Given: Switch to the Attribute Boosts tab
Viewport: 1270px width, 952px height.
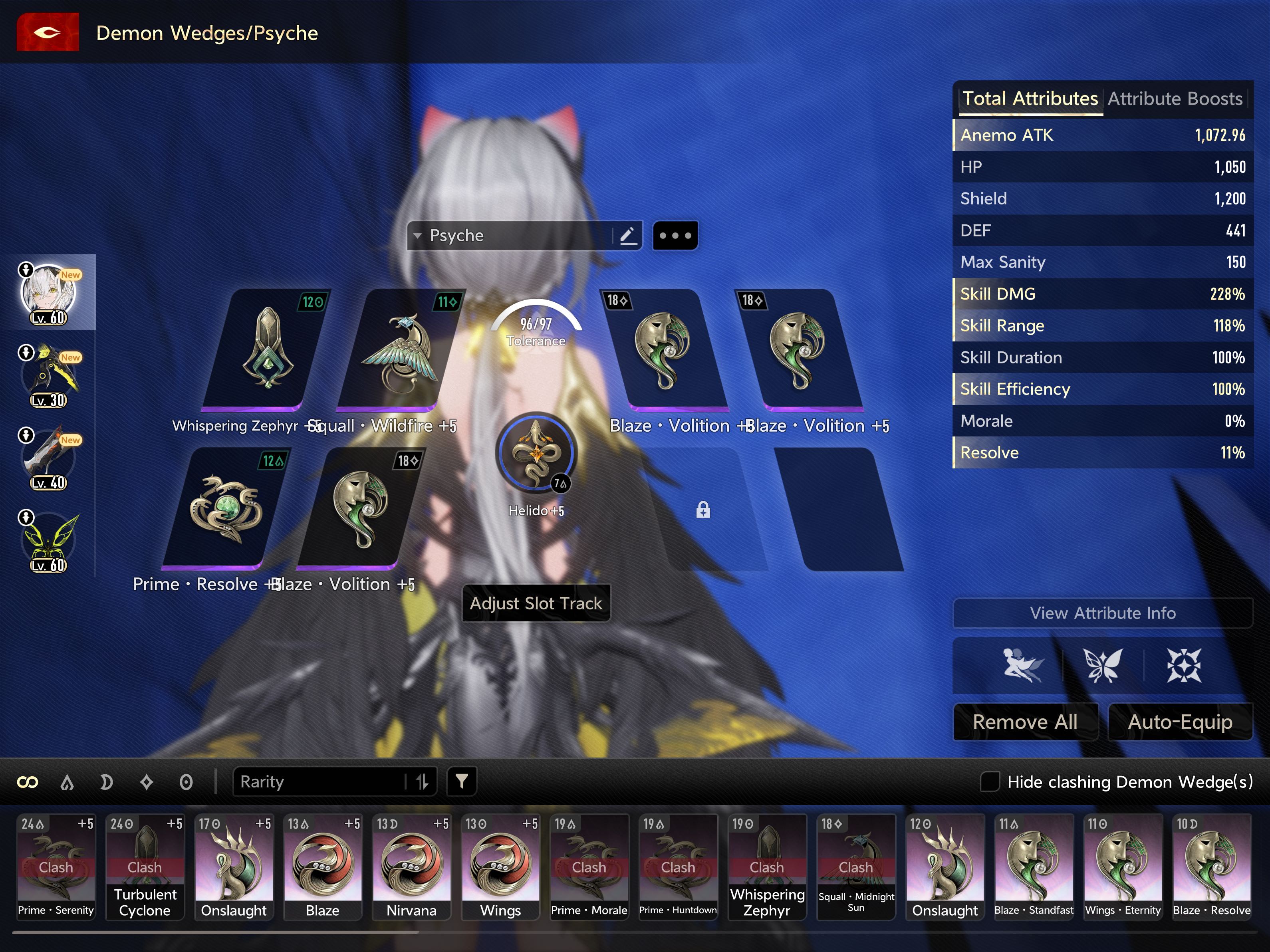Looking at the screenshot, I should pyautogui.click(x=1175, y=99).
